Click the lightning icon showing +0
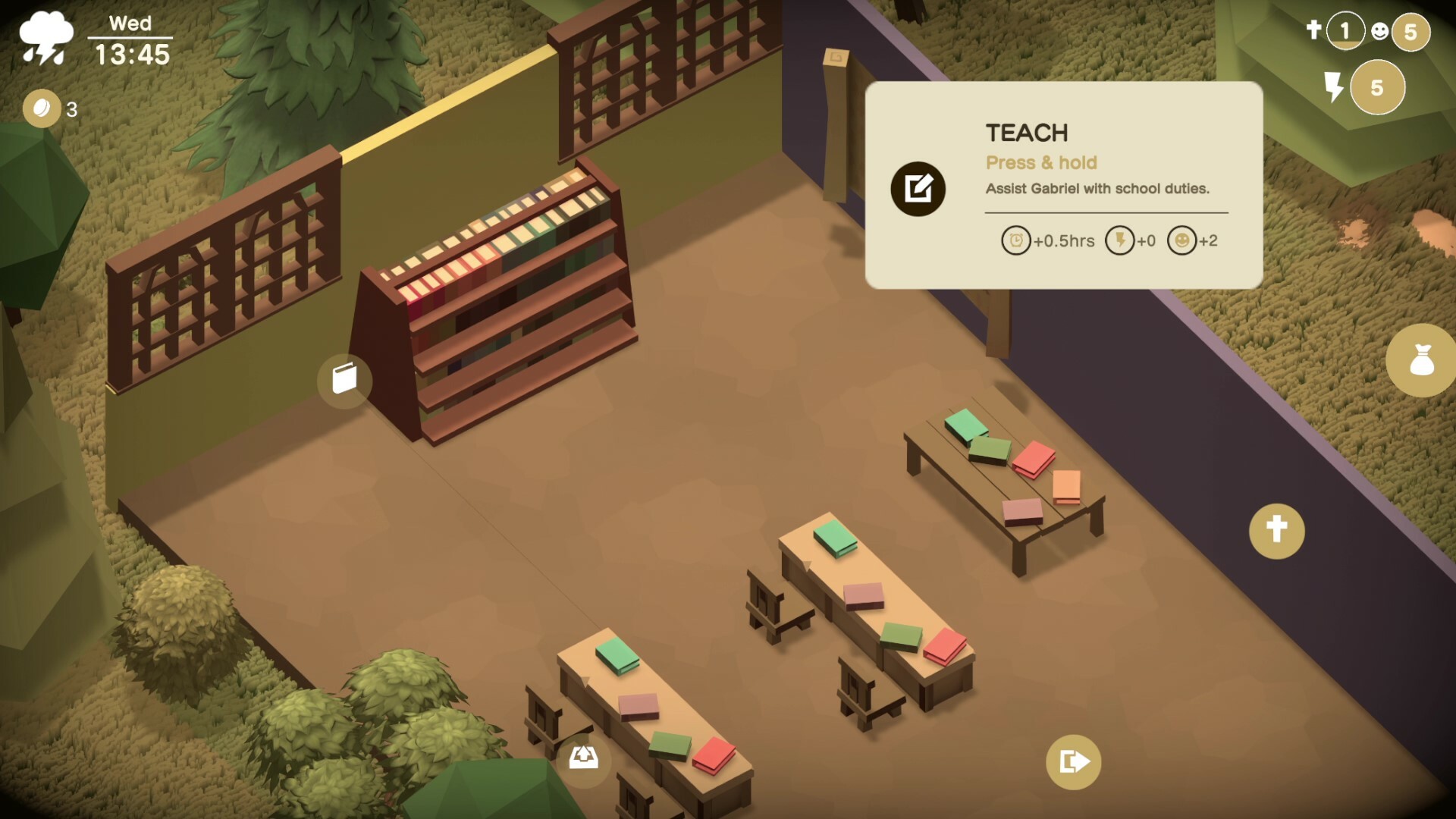Screen dimensions: 1456x819 (x=1121, y=241)
